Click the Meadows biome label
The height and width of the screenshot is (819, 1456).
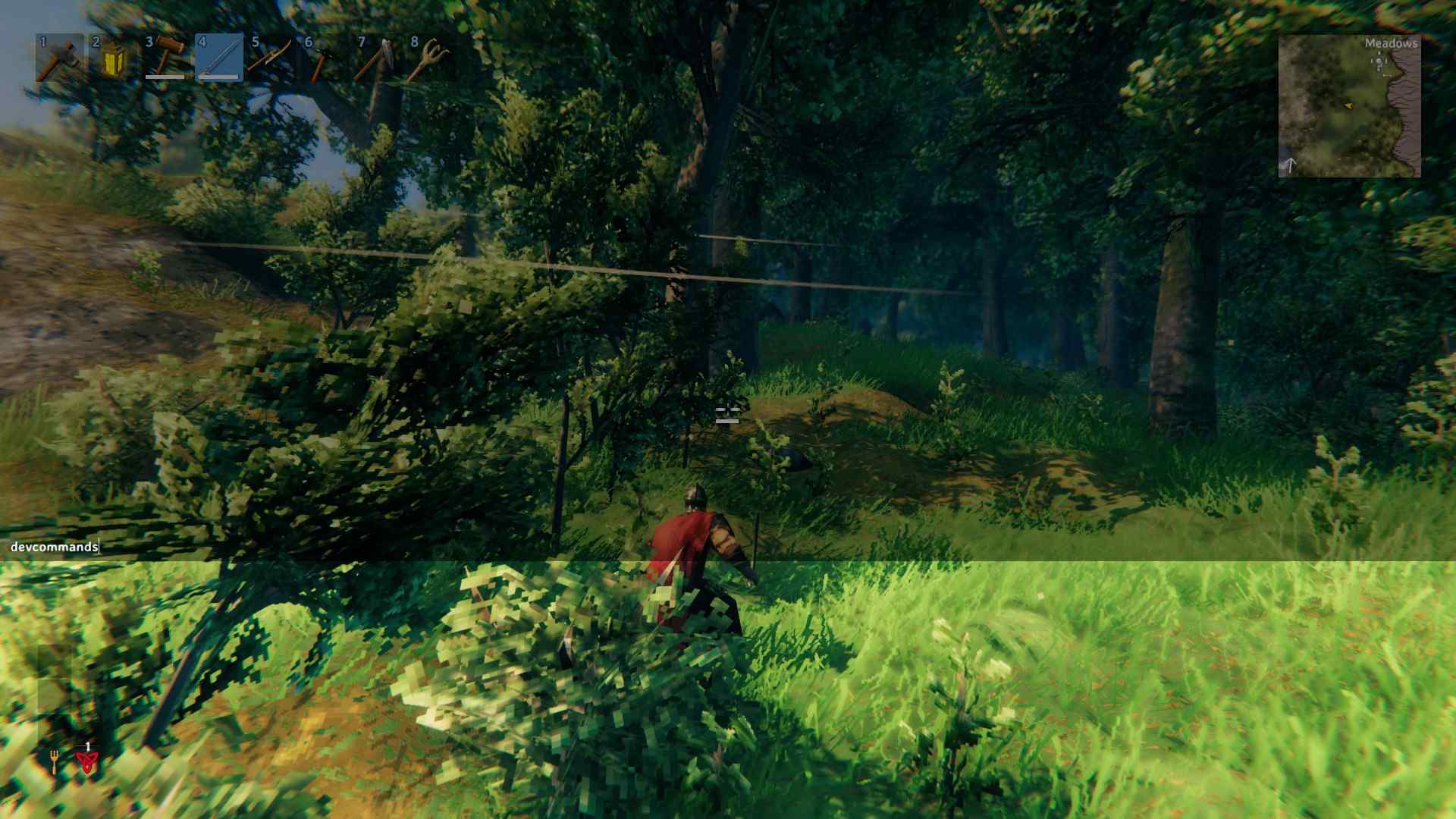click(x=1392, y=44)
